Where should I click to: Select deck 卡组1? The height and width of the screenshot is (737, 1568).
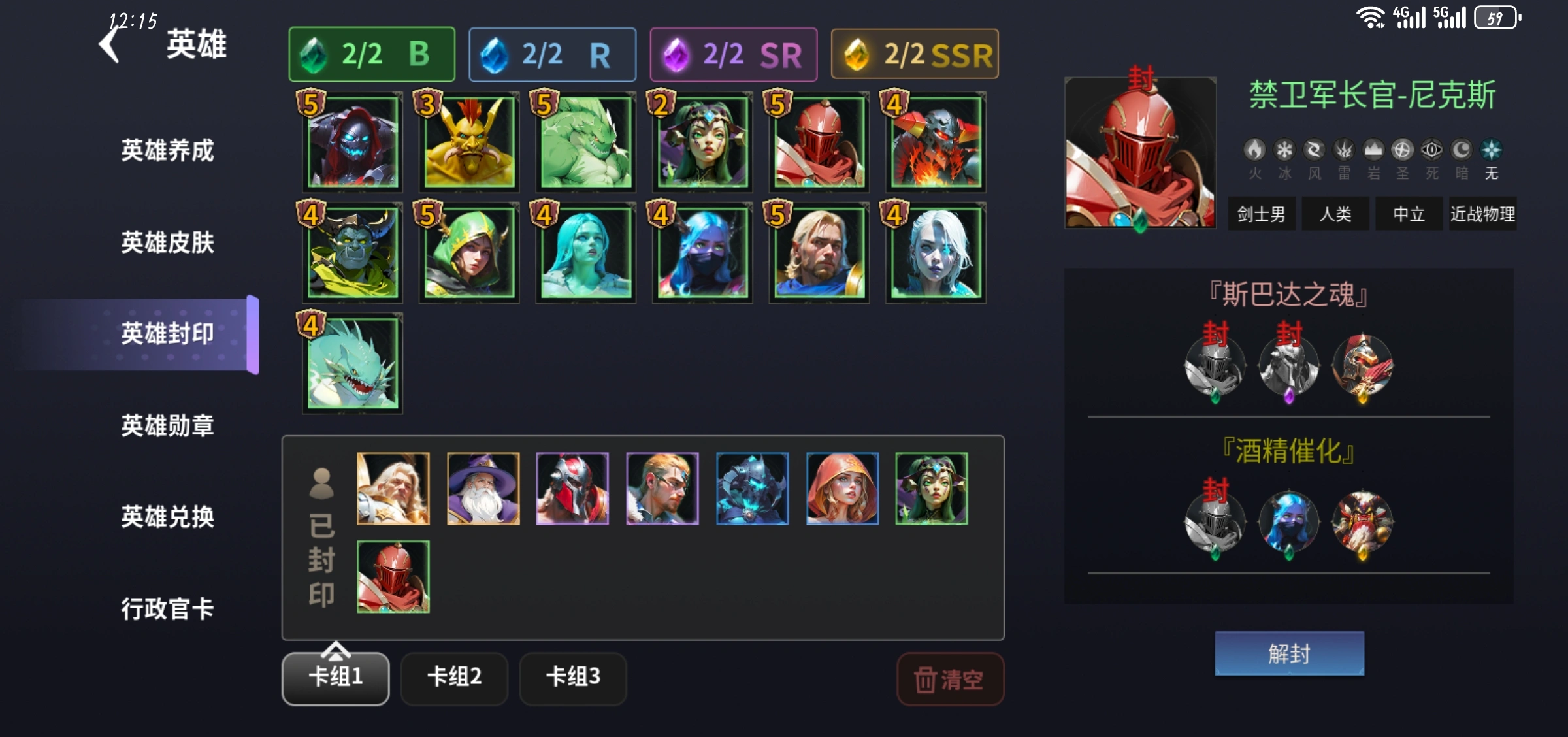(x=335, y=678)
